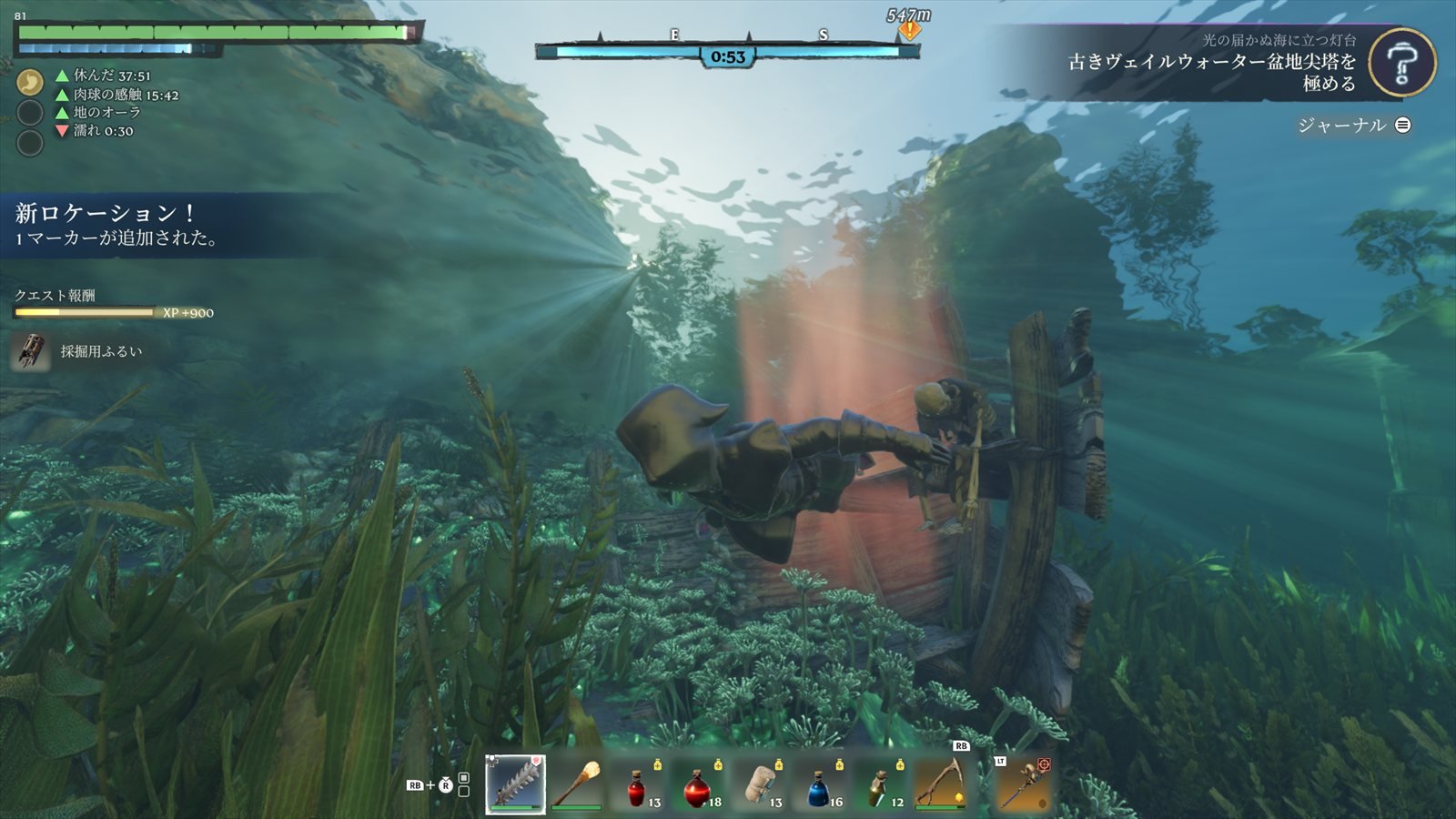Open the ジャーナル journal
The image size is (1456, 819).
[x=1353, y=126]
